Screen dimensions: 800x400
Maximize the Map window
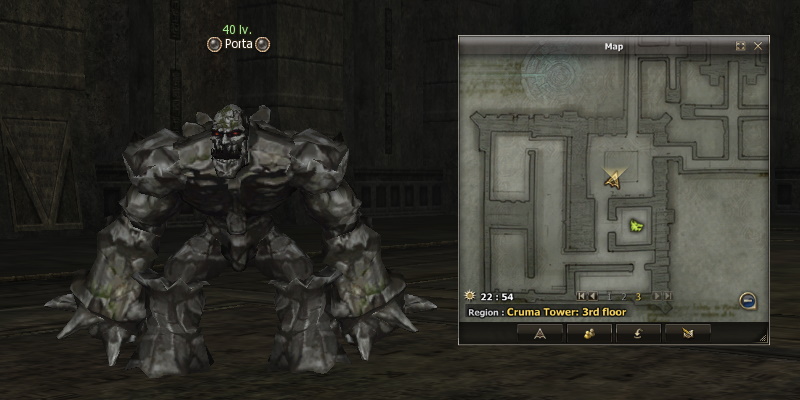(x=741, y=46)
